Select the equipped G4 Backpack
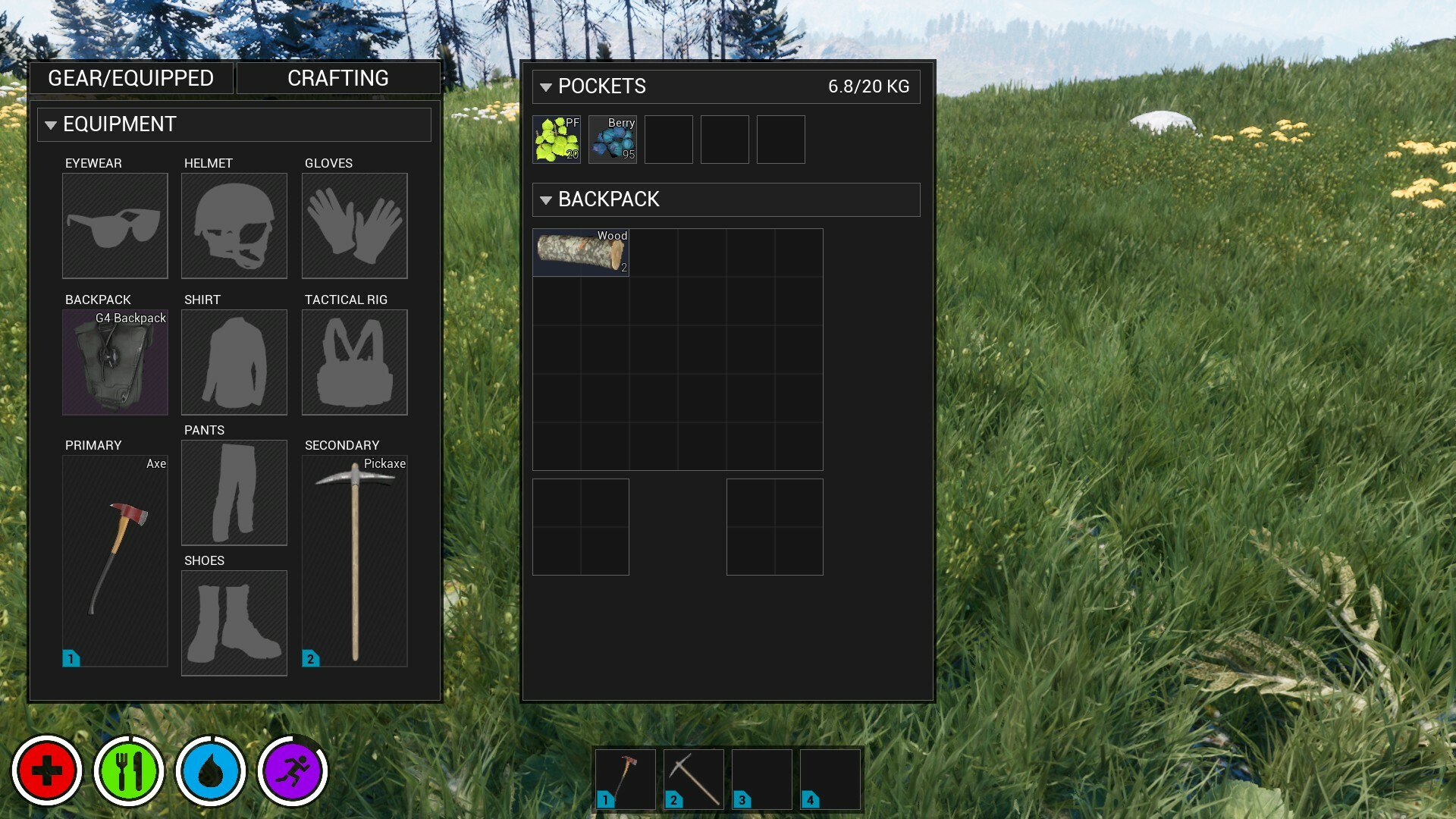Viewport: 1456px width, 819px height. click(115, 362)
